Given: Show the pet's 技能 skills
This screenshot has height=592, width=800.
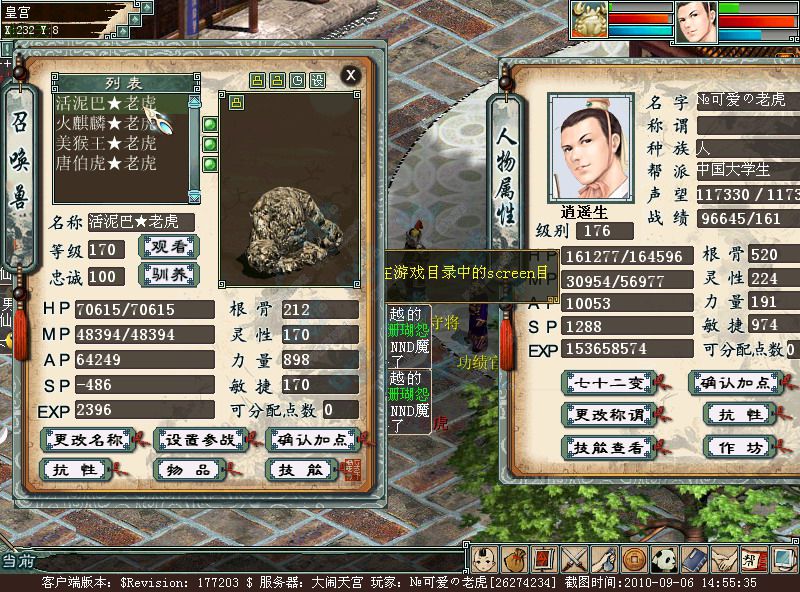Looking at the screenshot, I should (301, 469).
